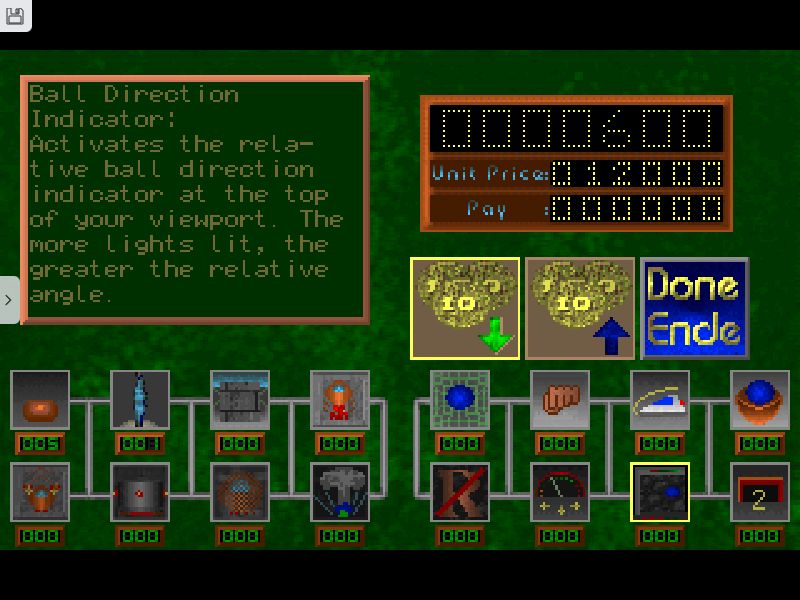
Task: Click the Done / Ende button
Action: point(695,308)
